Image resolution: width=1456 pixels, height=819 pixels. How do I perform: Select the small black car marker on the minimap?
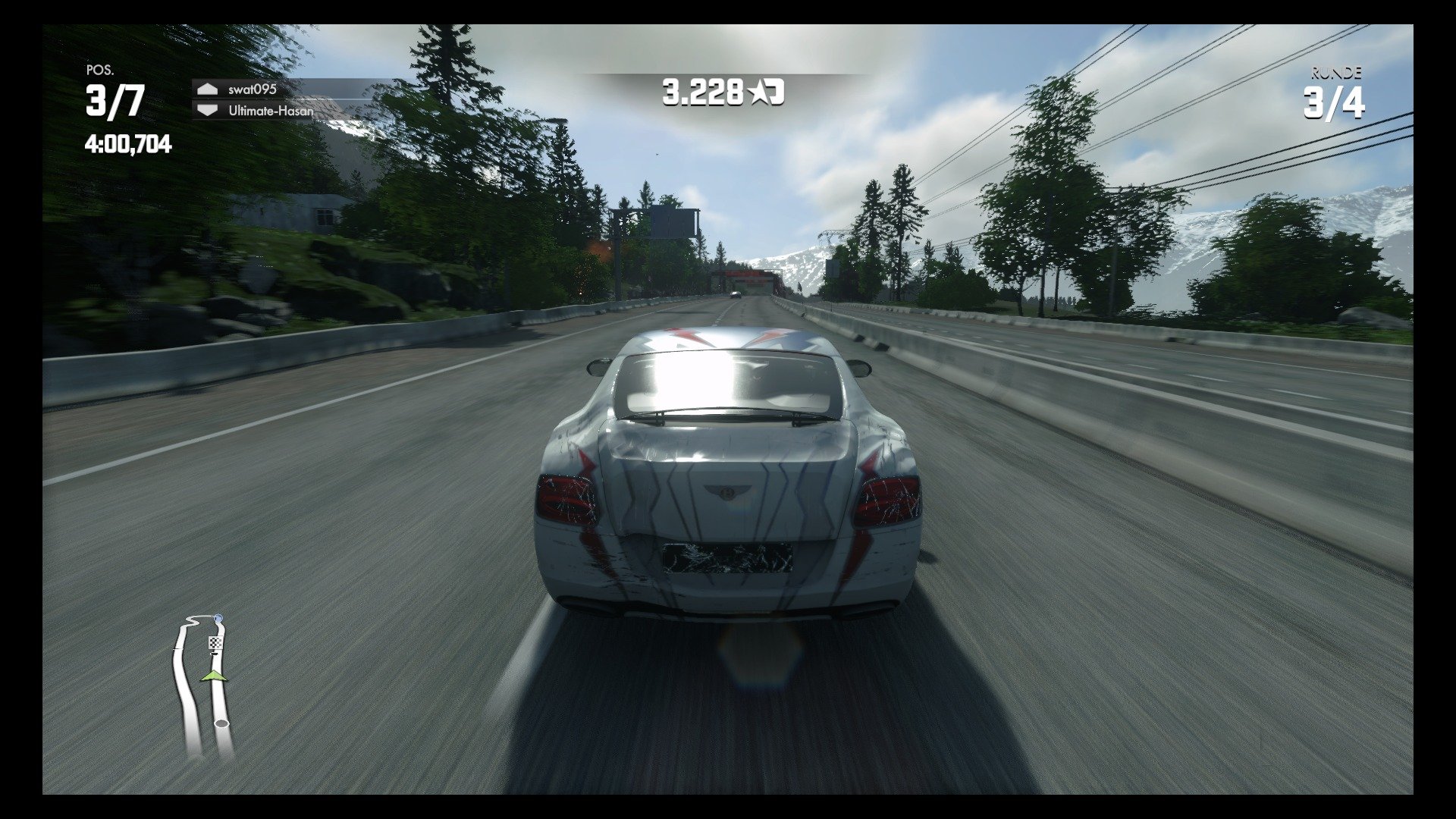coord(214,654)
